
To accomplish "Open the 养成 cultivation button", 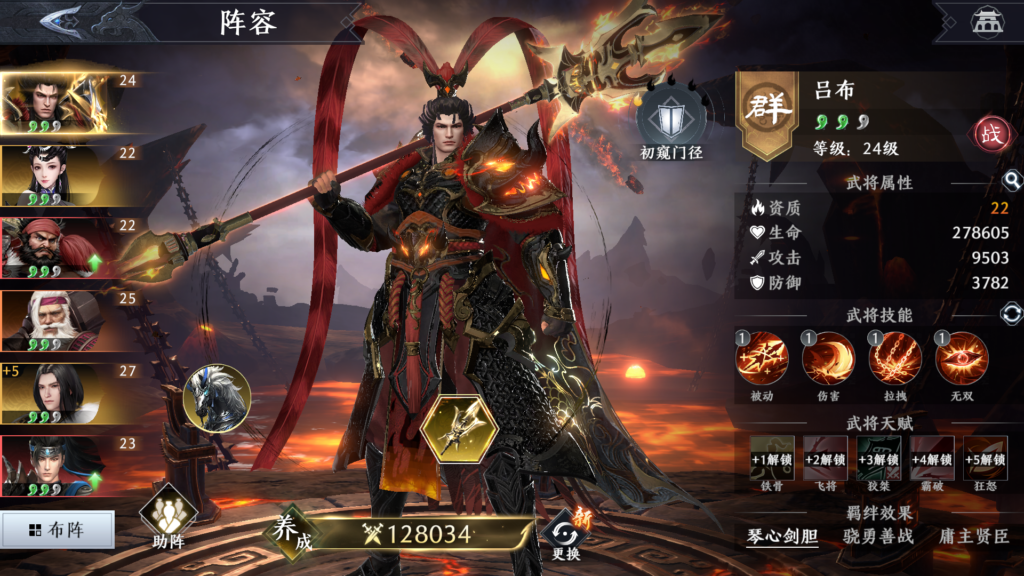I will click(291, 533).
